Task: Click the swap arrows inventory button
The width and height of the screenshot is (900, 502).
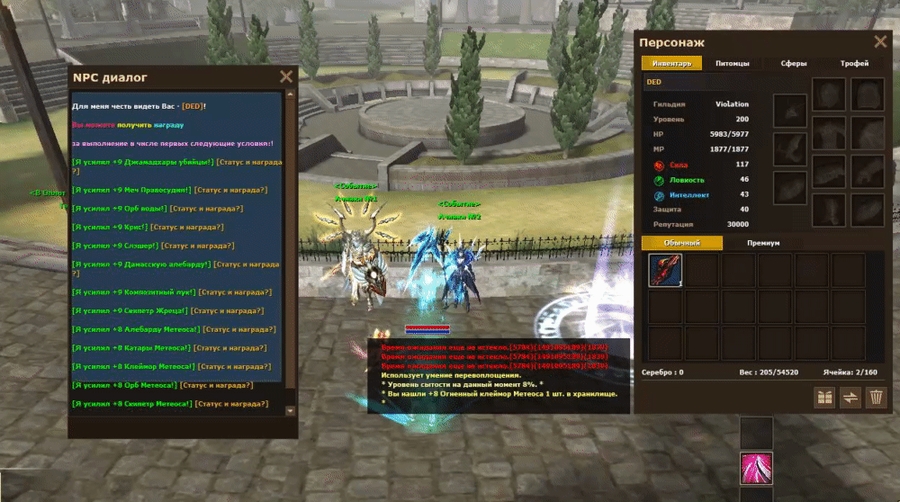Action: (x=850, y=397)
